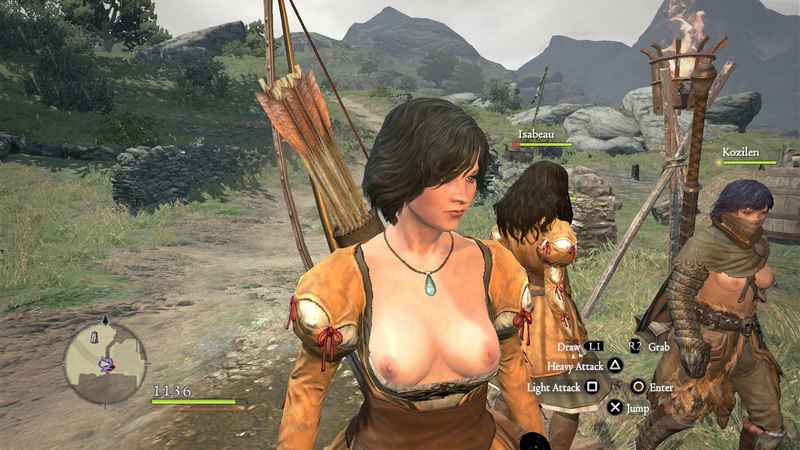Select the Kozilen pawn nameplate

[x=740, y=153]
